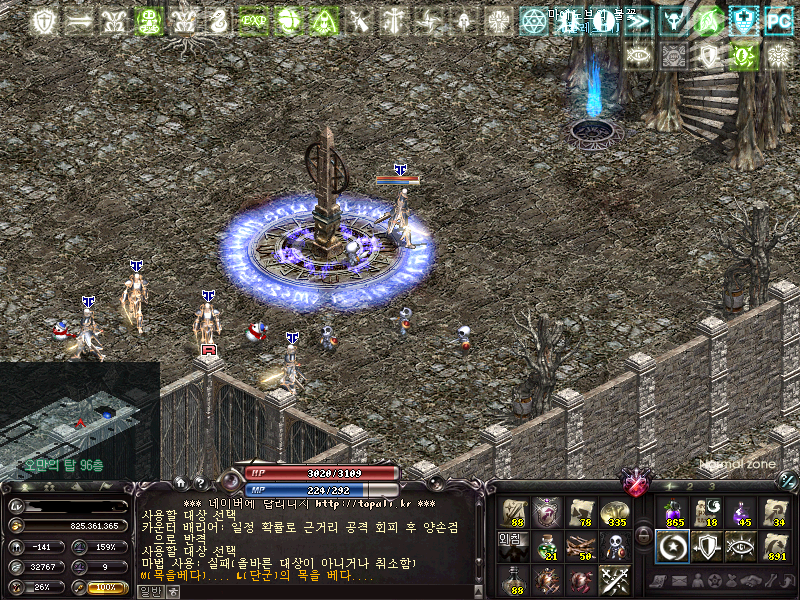Click the PC buff icon
This screenshot has height=600, width=800.
(x=778, y=20)
